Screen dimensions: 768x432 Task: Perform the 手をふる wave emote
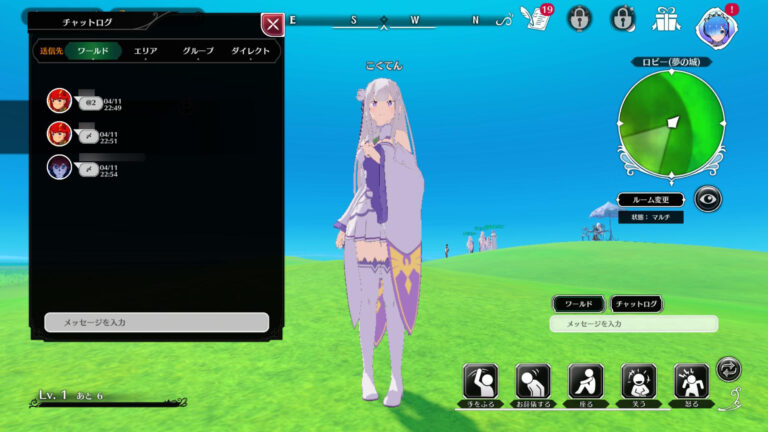(x=480, y=382)
